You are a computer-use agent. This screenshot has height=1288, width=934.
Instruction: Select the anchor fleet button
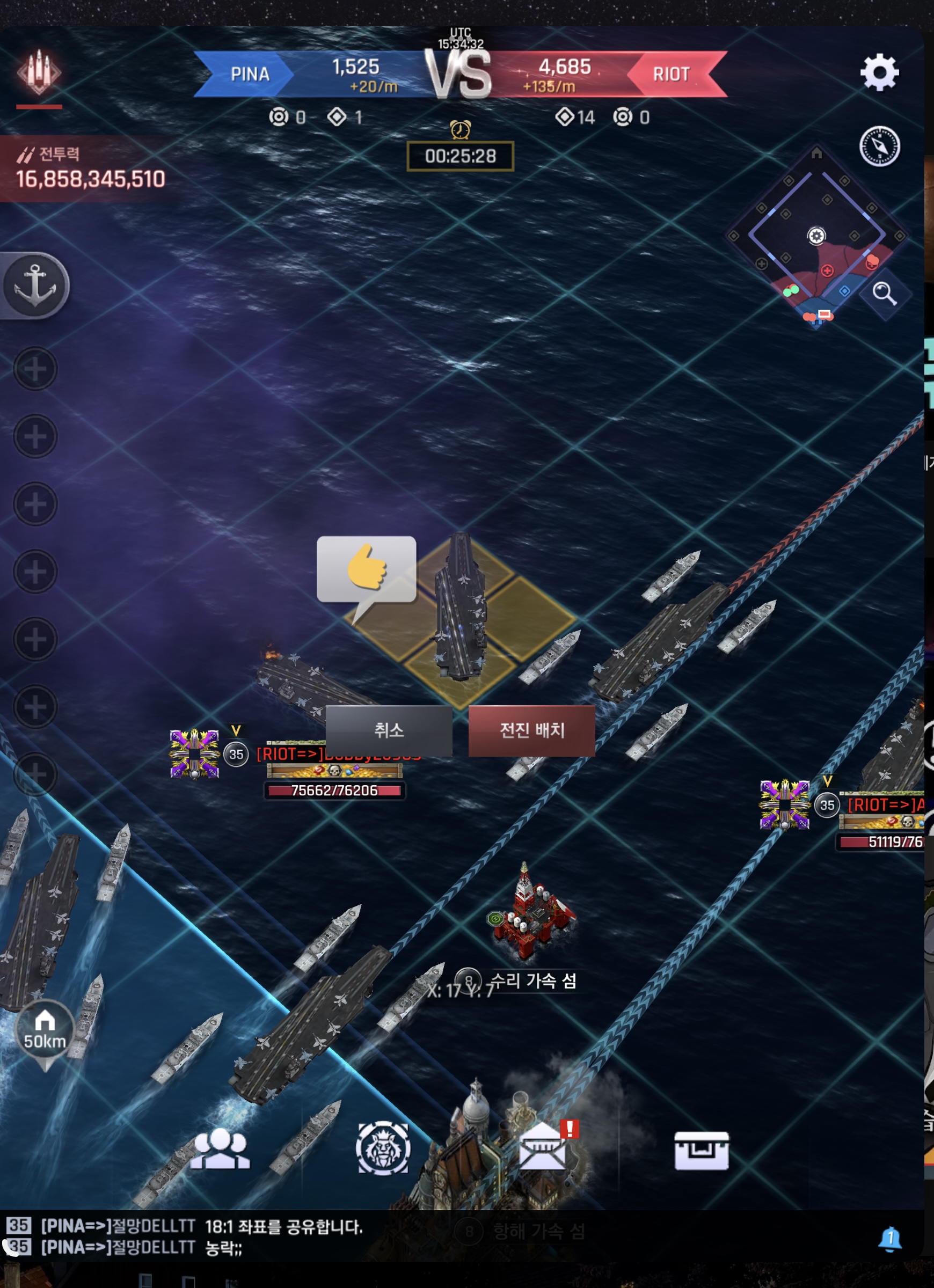click(35, 285)
